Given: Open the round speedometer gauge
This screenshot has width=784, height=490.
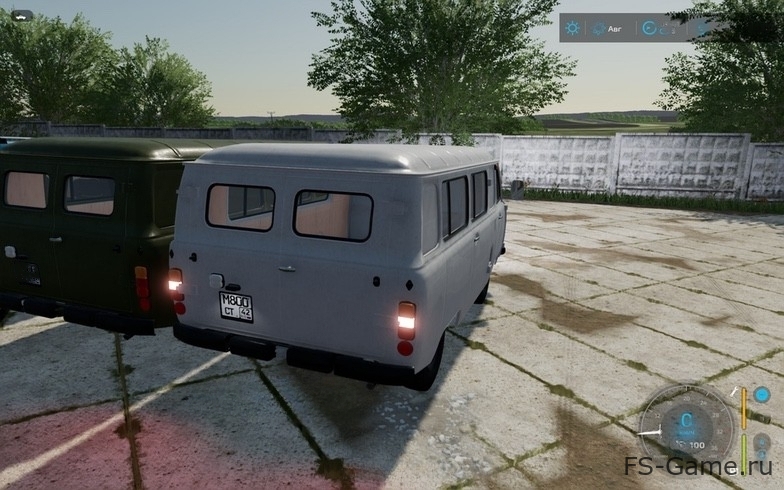Looking at the screenshot, I should [687, 423].
